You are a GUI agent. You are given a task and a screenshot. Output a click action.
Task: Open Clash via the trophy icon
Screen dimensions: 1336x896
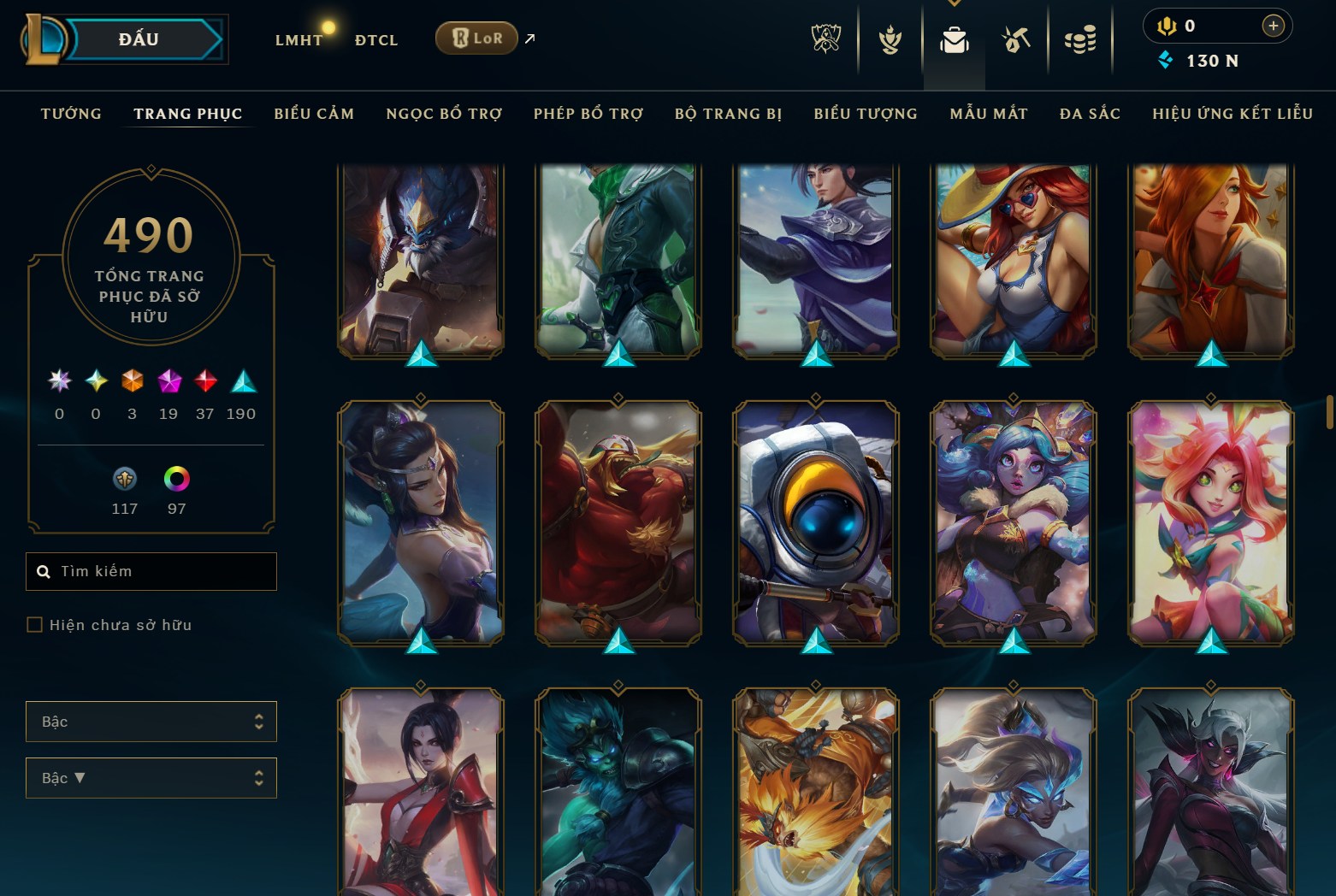pyautogui.click(x=890, y=38)
